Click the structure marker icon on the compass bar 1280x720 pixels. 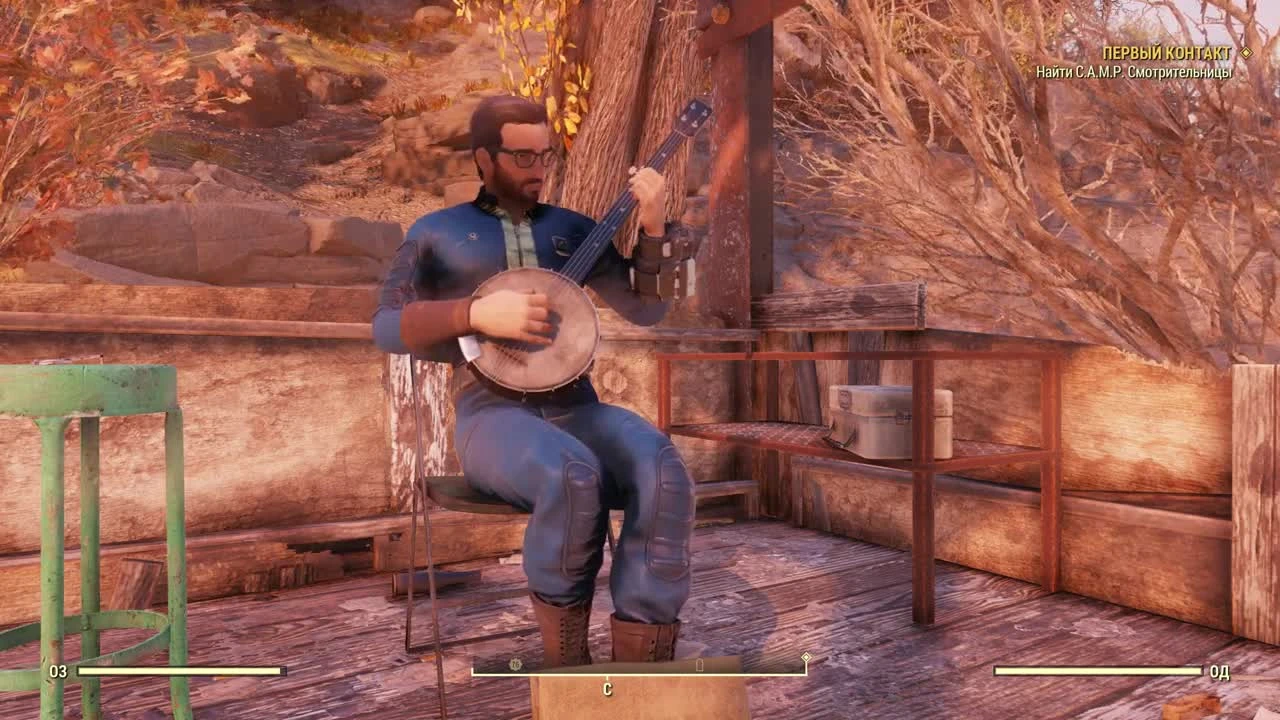[698, 664]
